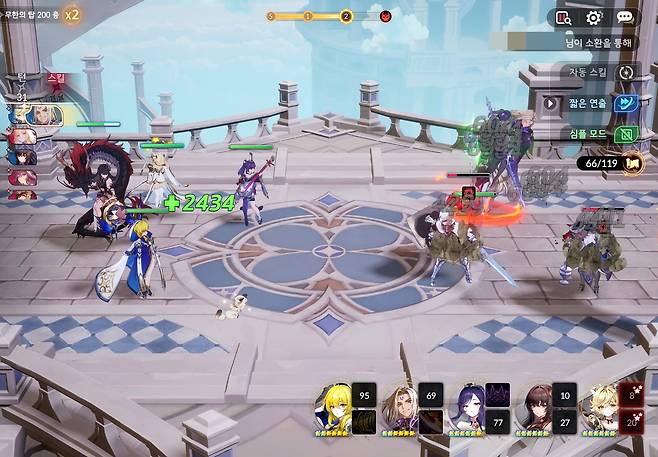
Task: Click the purple skill with cooldown 77
Action: click(498, 422)
